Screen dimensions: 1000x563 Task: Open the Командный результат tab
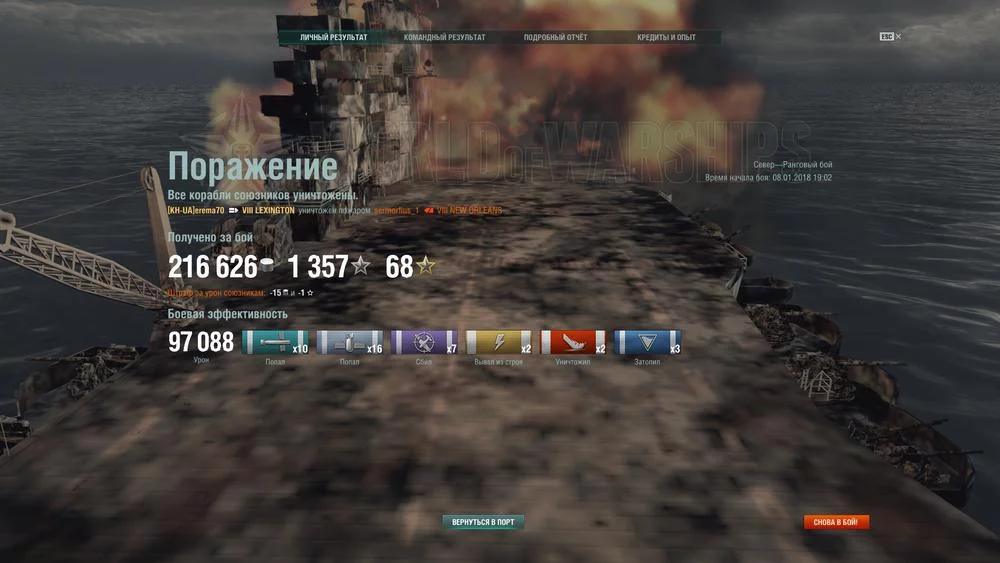pos(444,37)
